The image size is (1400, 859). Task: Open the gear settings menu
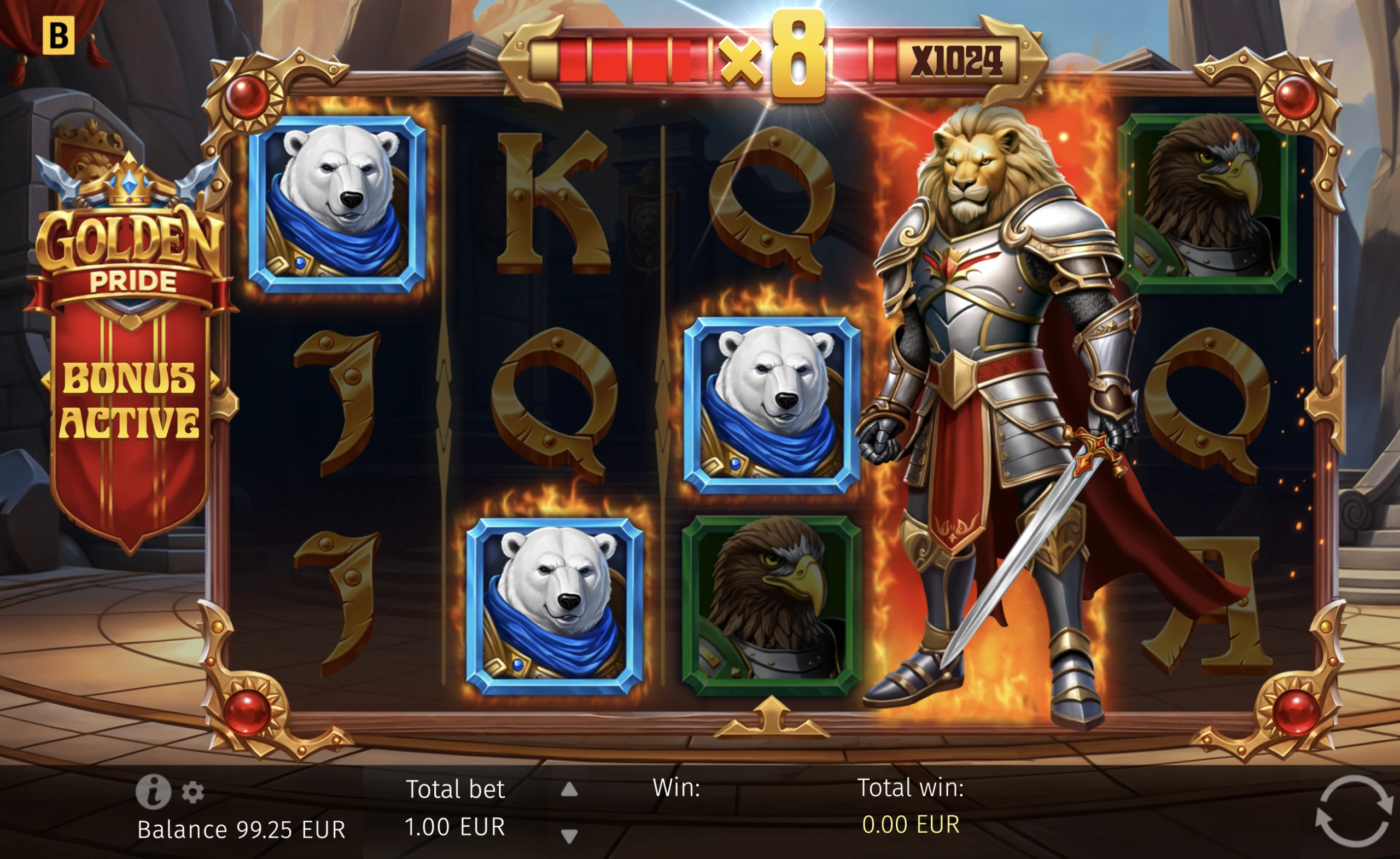[x=192, y=792]
